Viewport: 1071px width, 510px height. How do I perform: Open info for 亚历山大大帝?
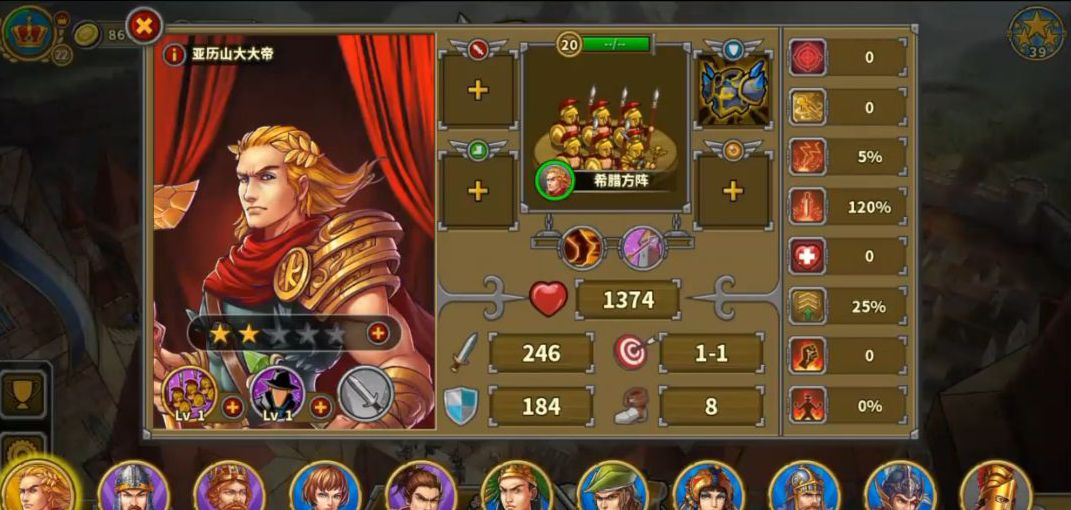tap(174, 54)
